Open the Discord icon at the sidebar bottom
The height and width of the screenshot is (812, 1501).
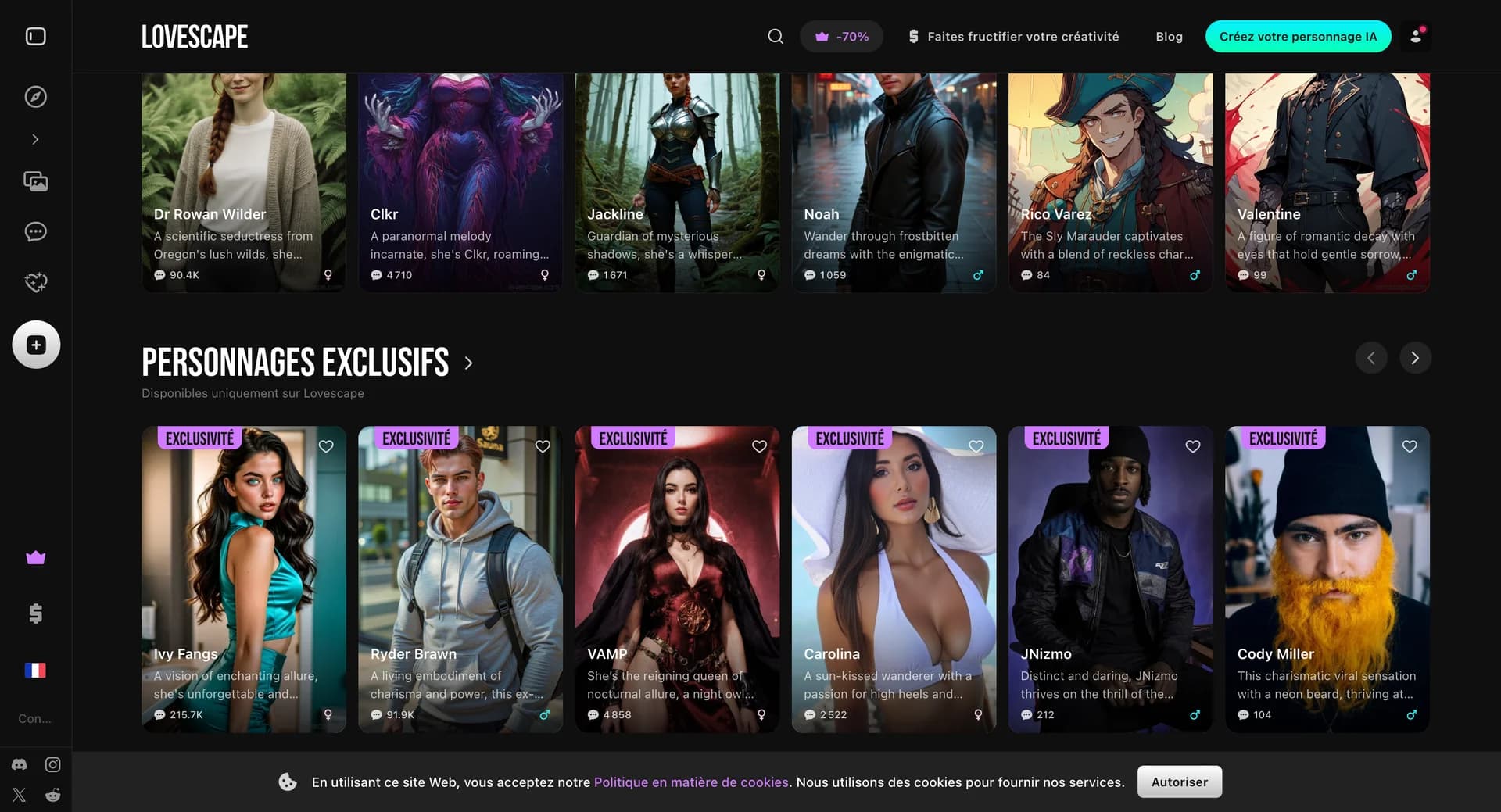point(19,764)
